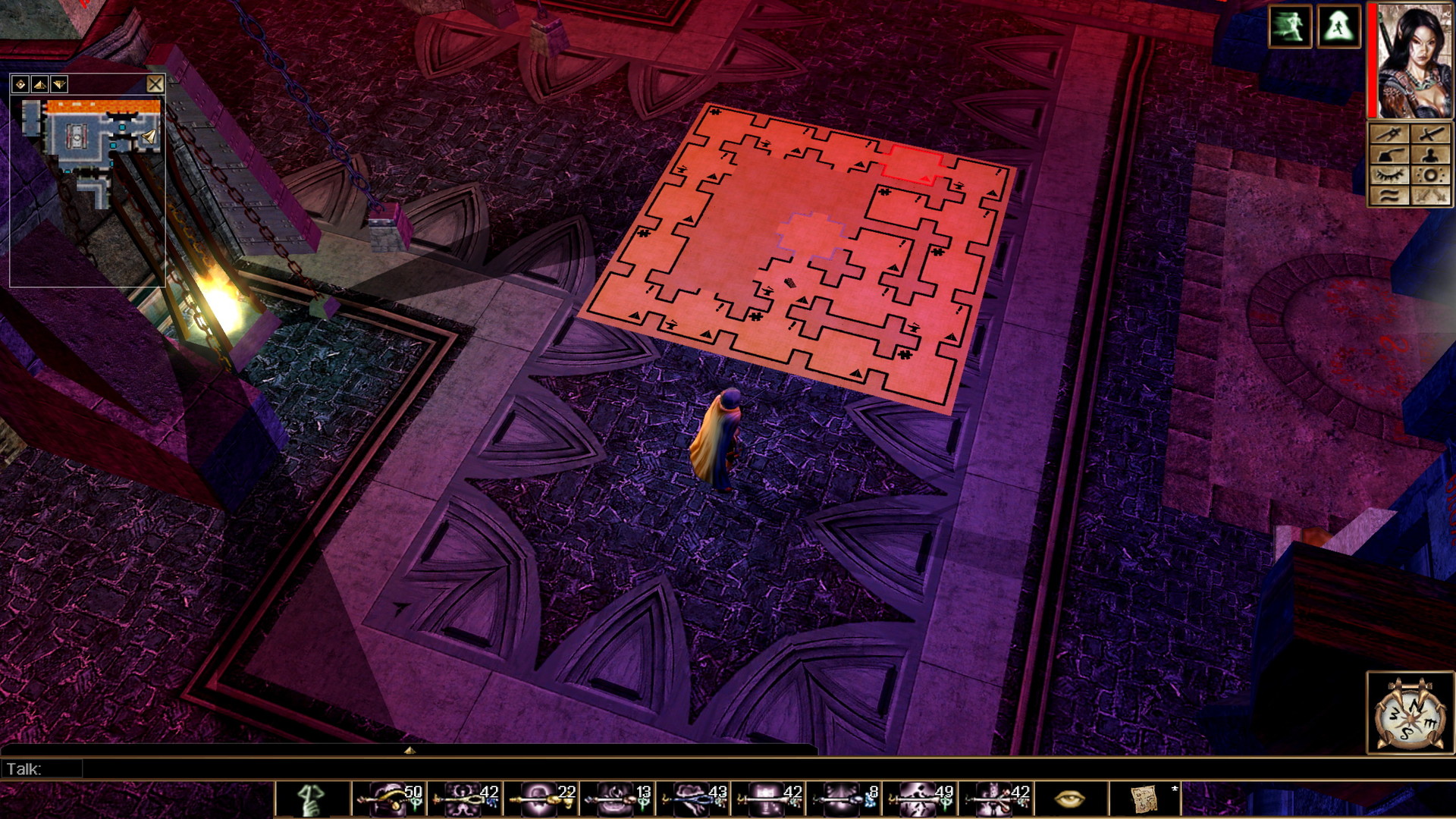Zoom the minimap in with the up triangle

point(40,84)
